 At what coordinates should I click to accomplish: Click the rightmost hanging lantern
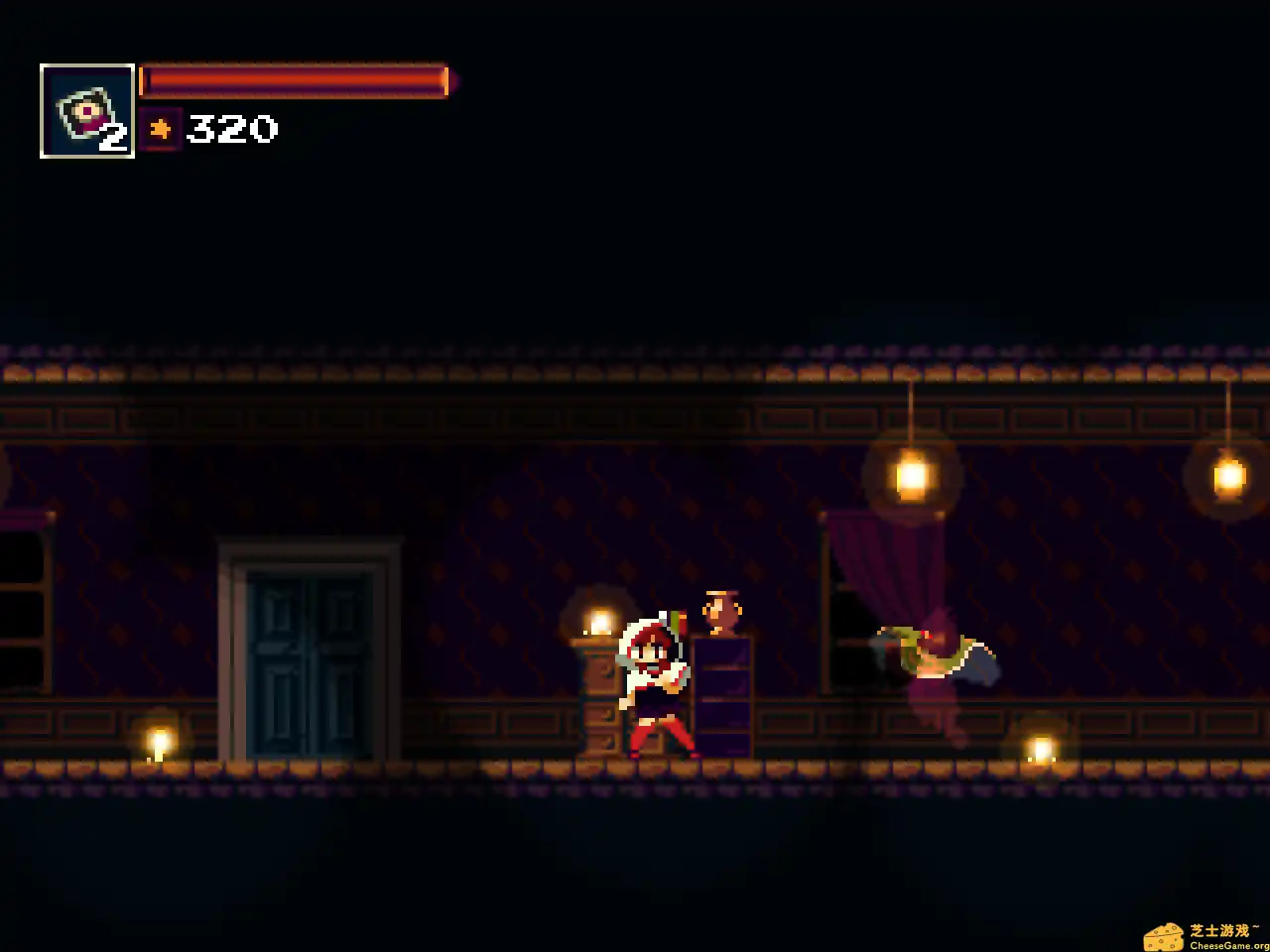1227,476
